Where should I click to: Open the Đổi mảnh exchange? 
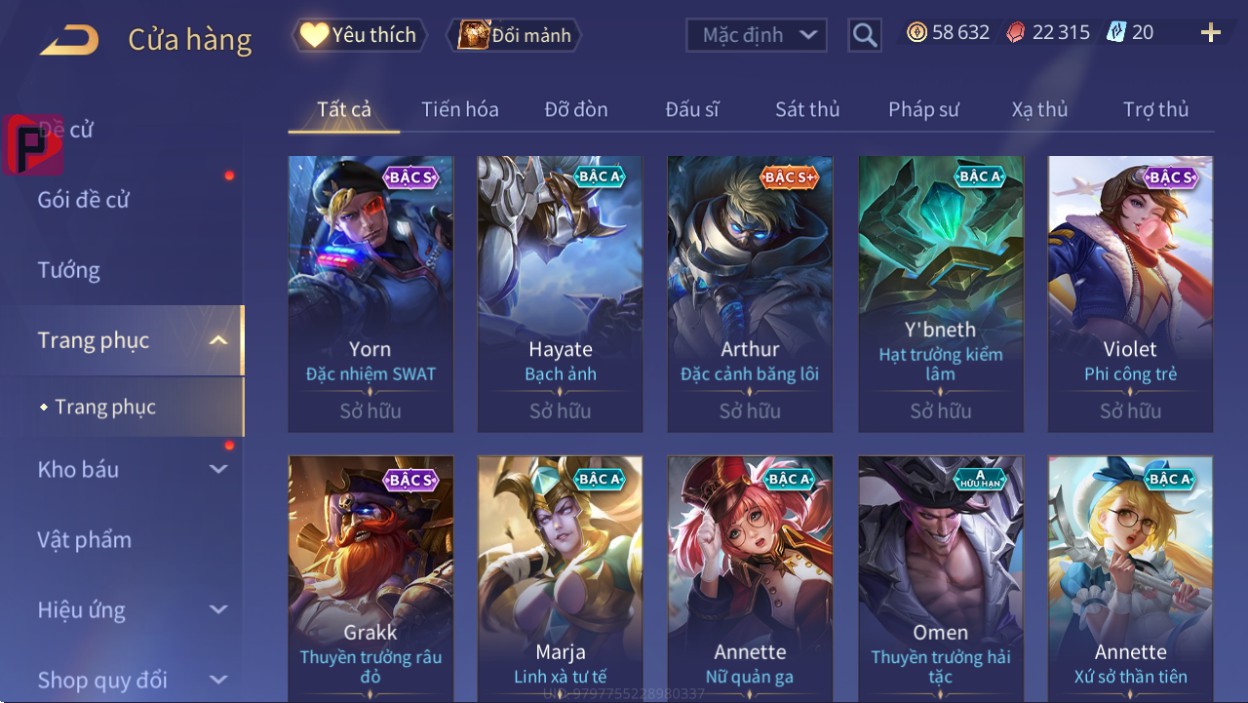click(515, 35)
